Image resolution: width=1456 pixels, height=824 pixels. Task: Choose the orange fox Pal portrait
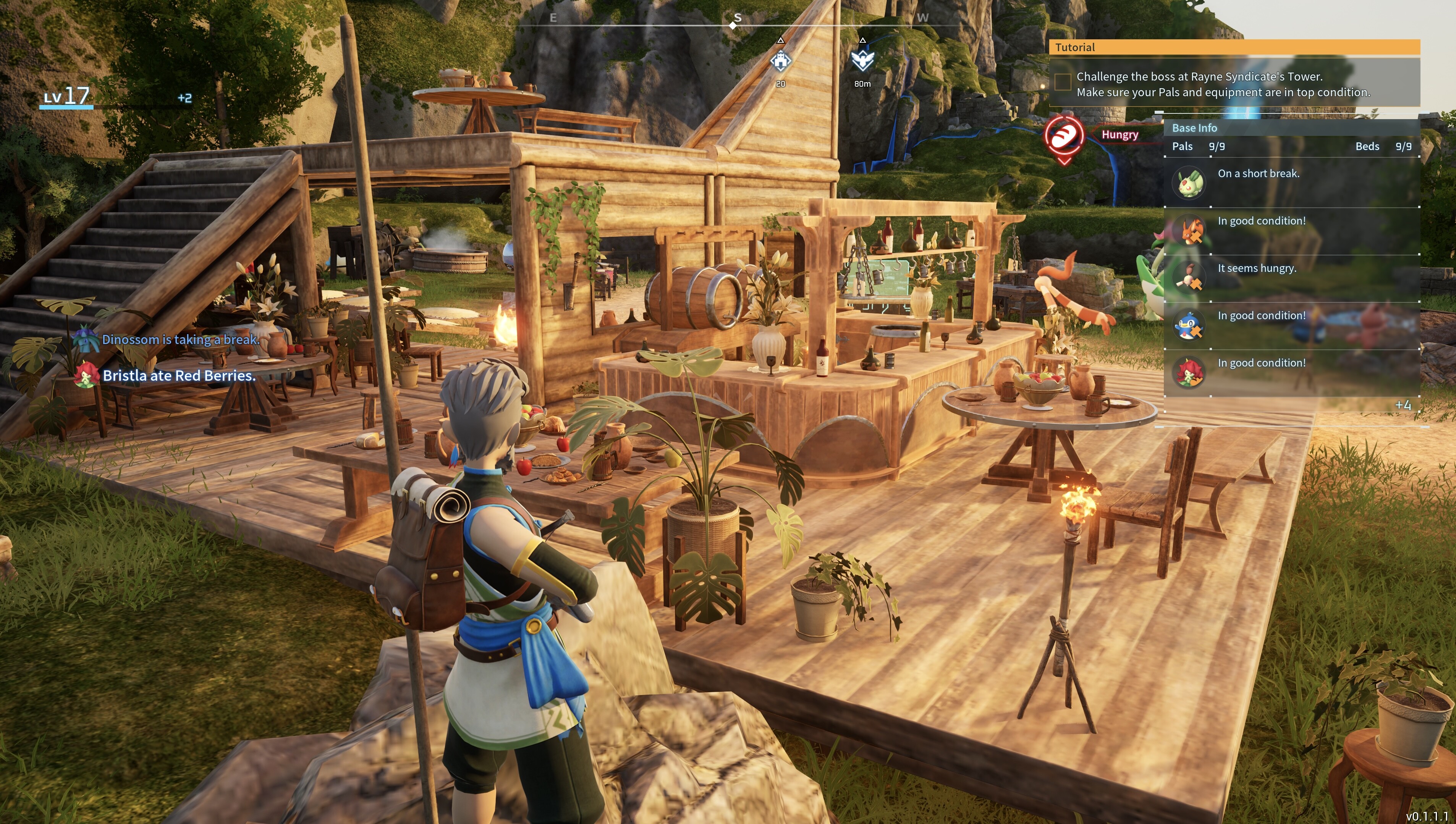point(1188,230)
